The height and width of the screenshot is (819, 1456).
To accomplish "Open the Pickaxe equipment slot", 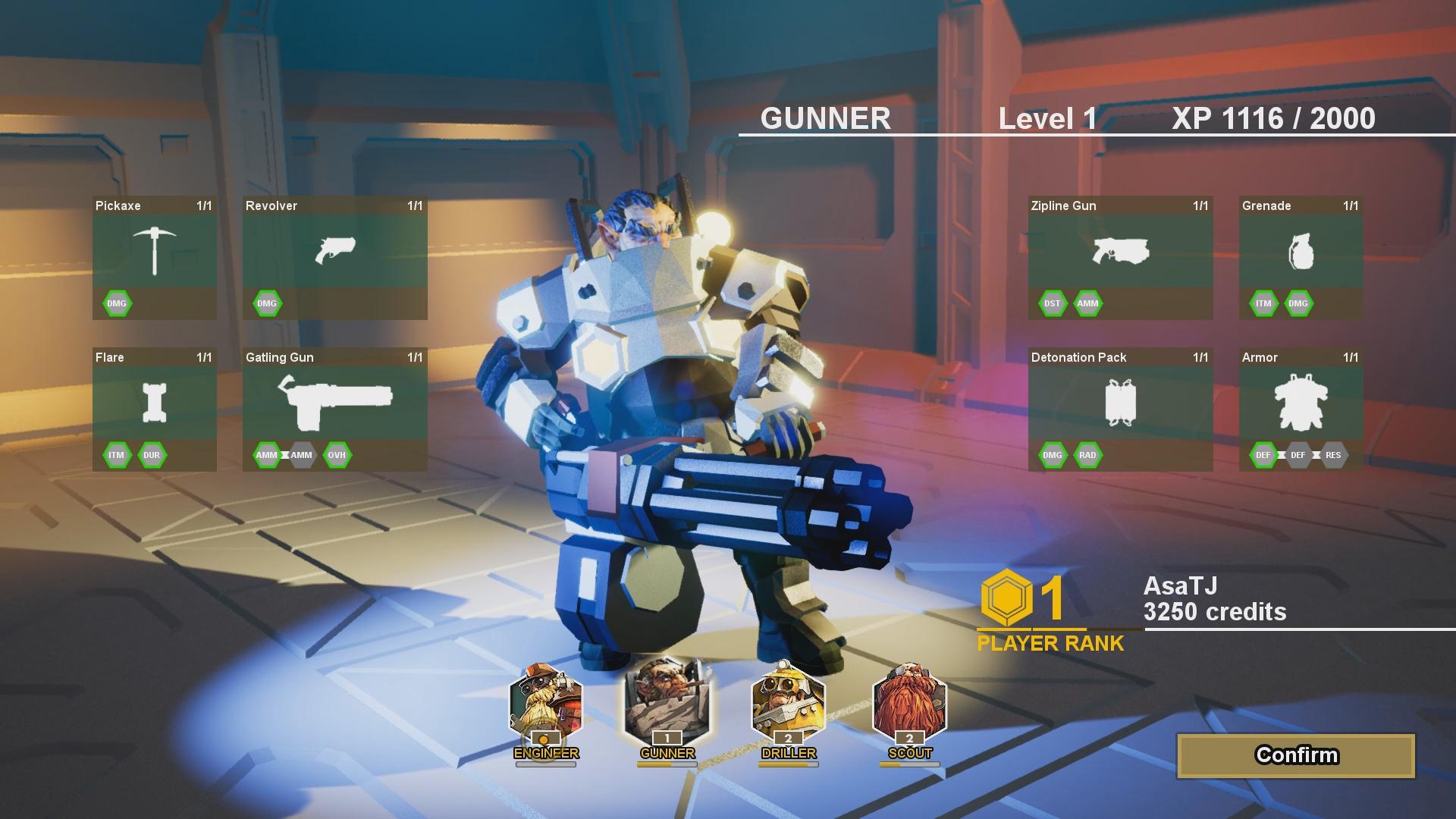I will click(x=155, y=251).
